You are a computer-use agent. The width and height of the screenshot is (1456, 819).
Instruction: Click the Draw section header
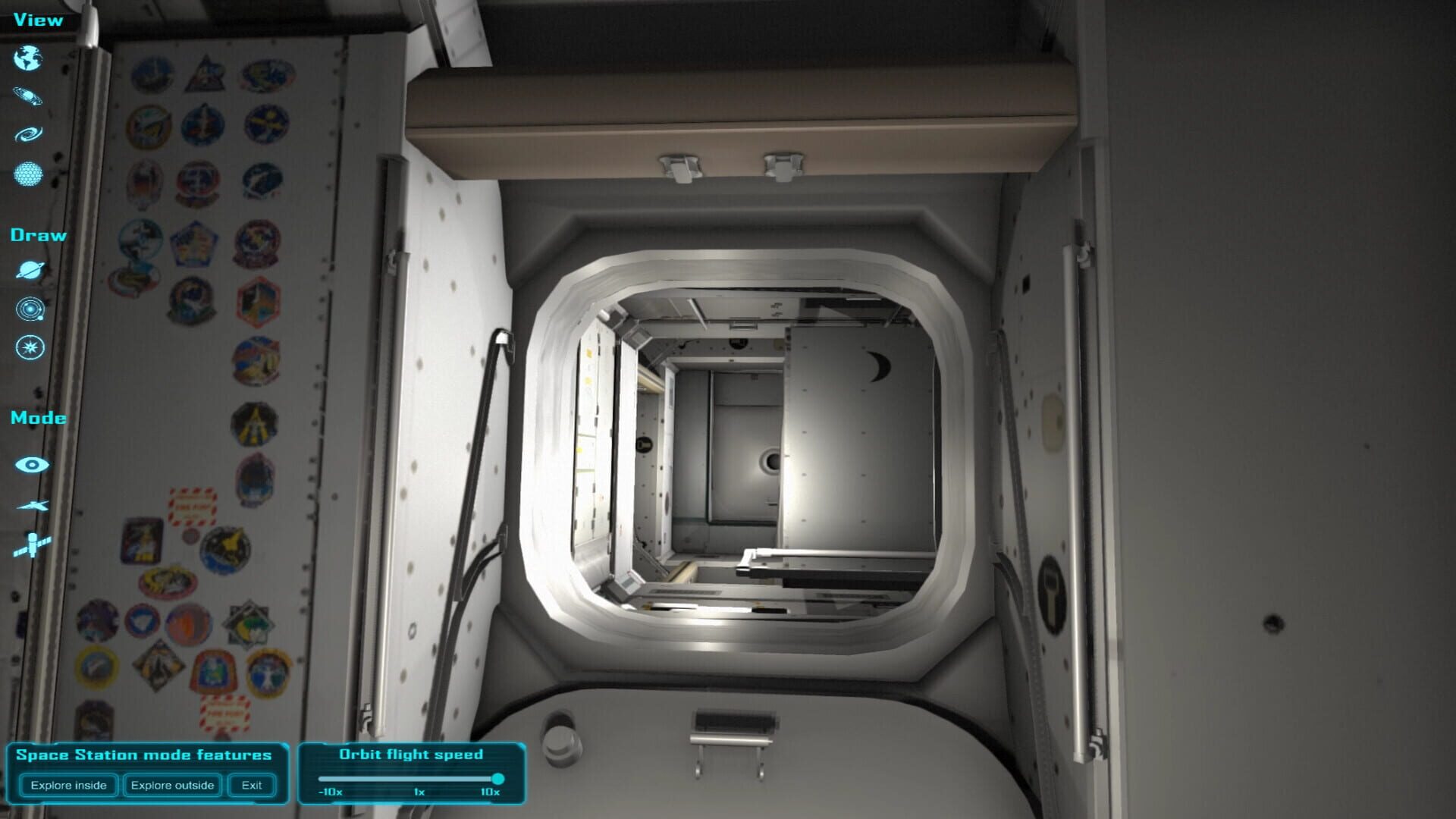click(38, 234)
